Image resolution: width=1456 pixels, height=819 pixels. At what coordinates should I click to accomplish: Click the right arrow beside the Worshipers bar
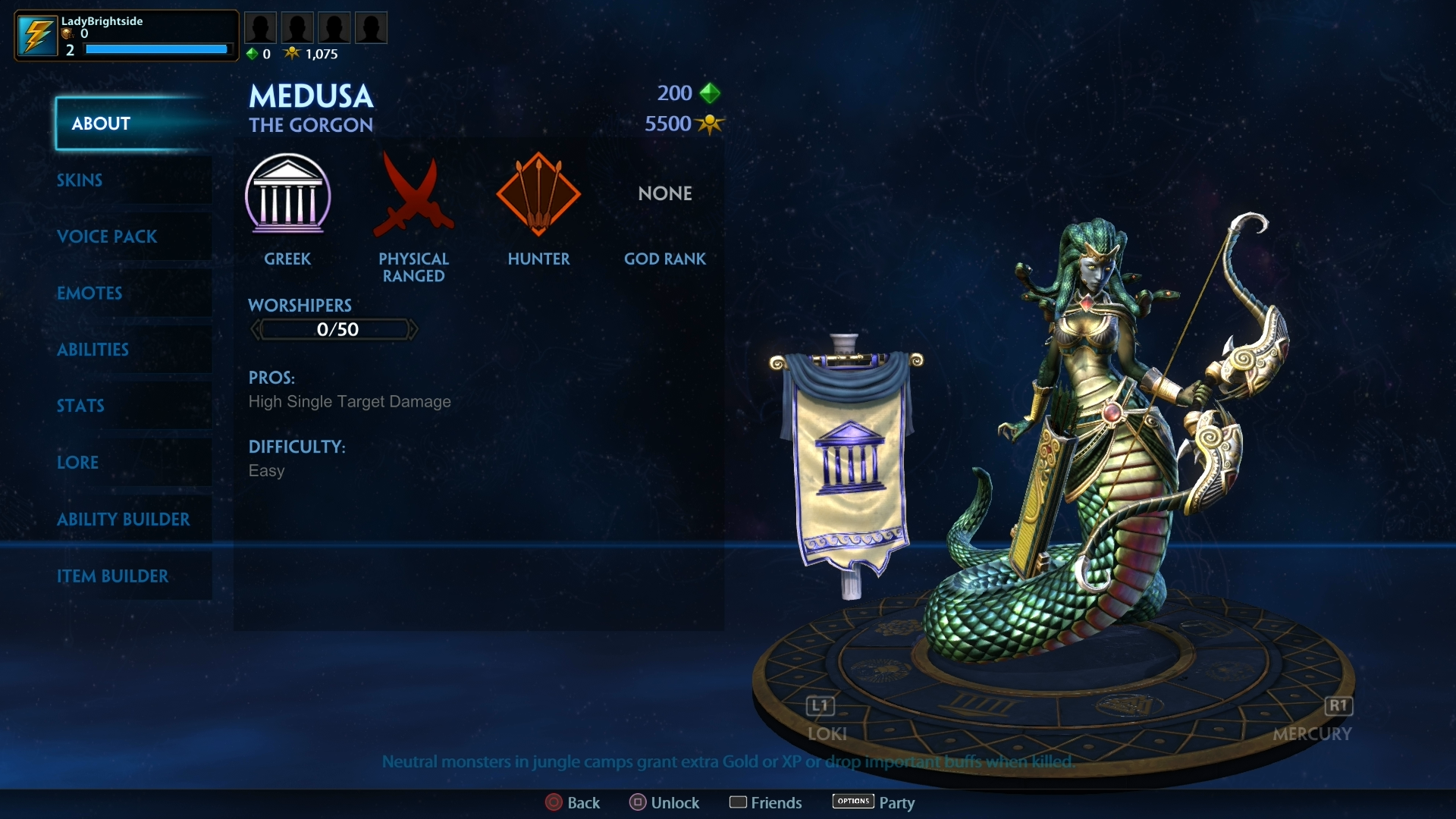tap(415, 329)
